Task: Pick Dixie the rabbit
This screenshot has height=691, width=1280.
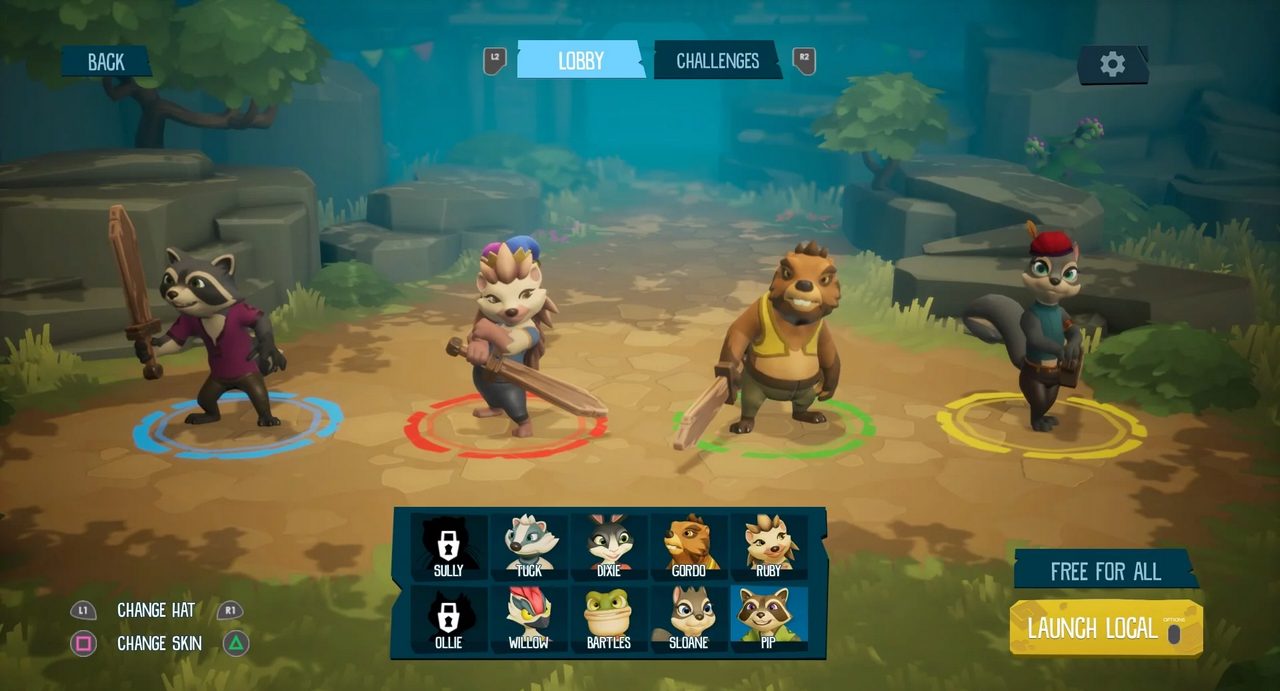Action: coord(609,546)
